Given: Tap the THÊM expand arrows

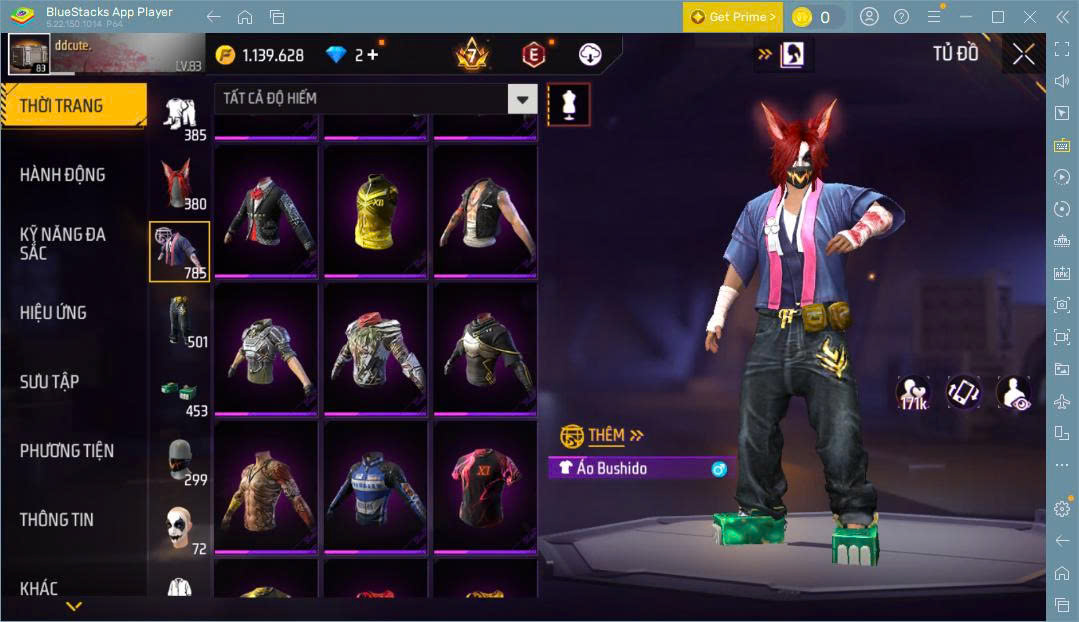Looking at the screenshot, I should point(637,435).
